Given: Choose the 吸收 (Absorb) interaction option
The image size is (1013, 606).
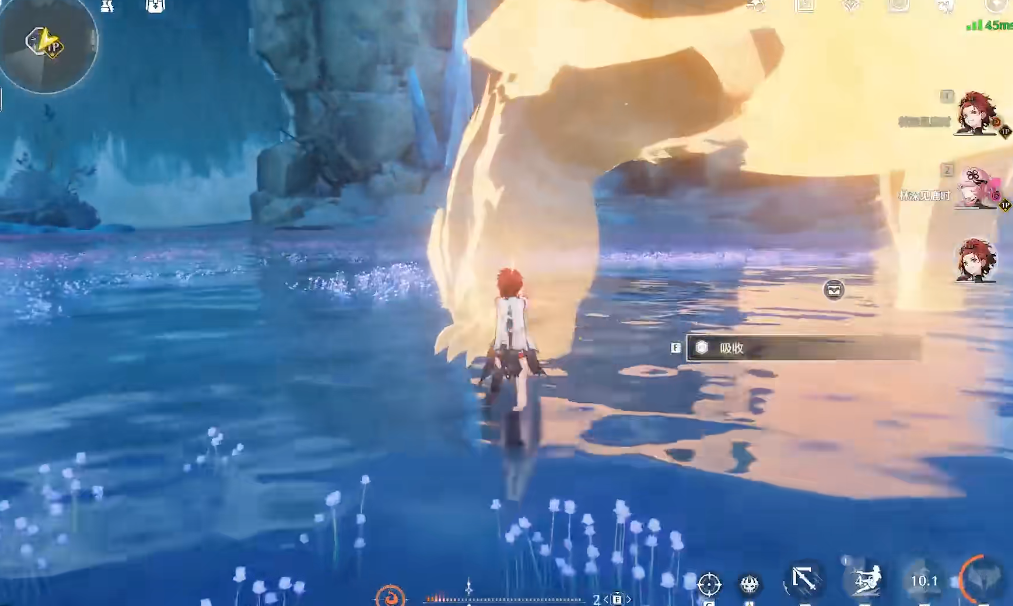Looking at the screenshot, I should pos(803,348).
